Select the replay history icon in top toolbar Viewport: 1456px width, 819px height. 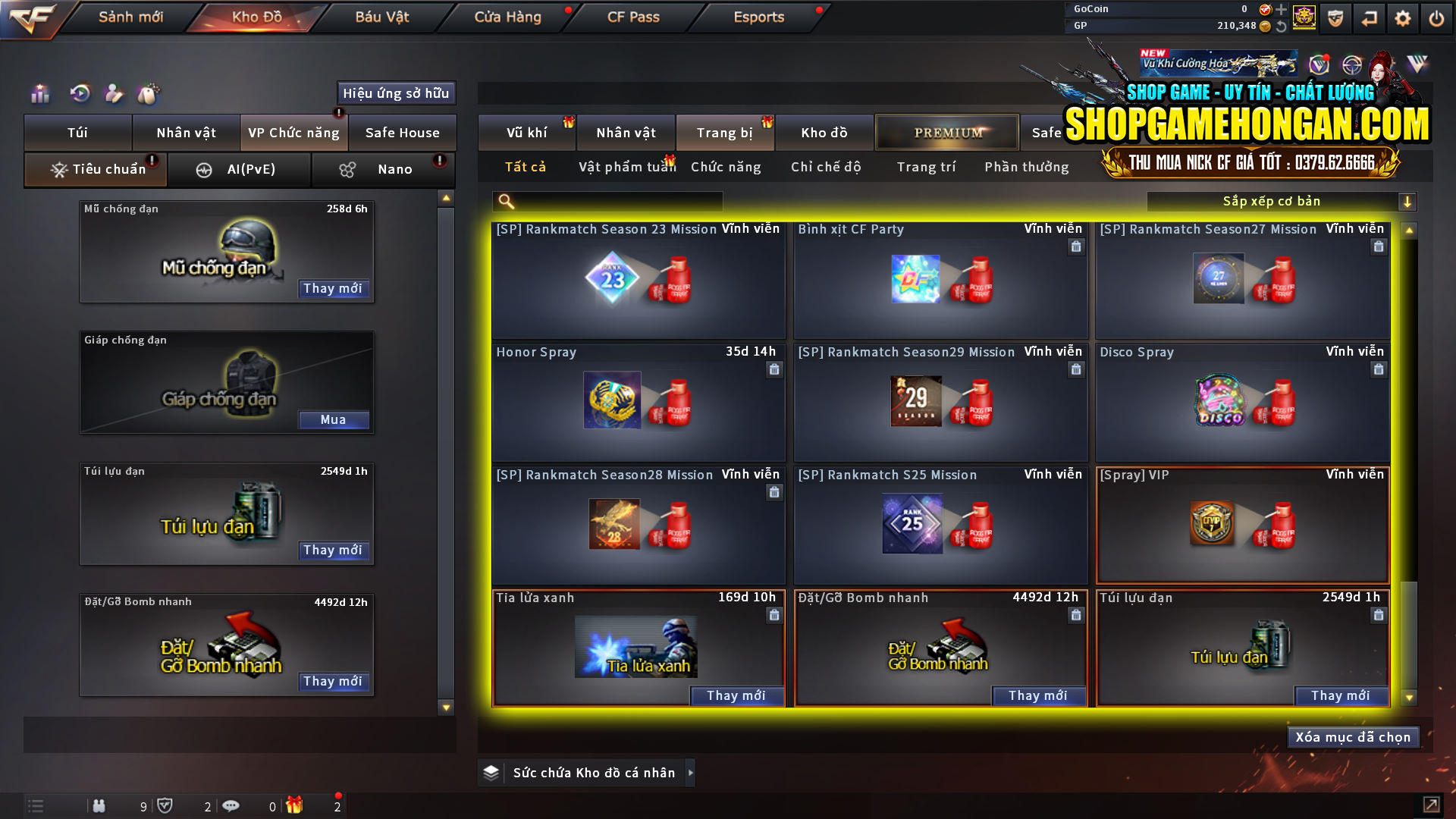[79, 94]
